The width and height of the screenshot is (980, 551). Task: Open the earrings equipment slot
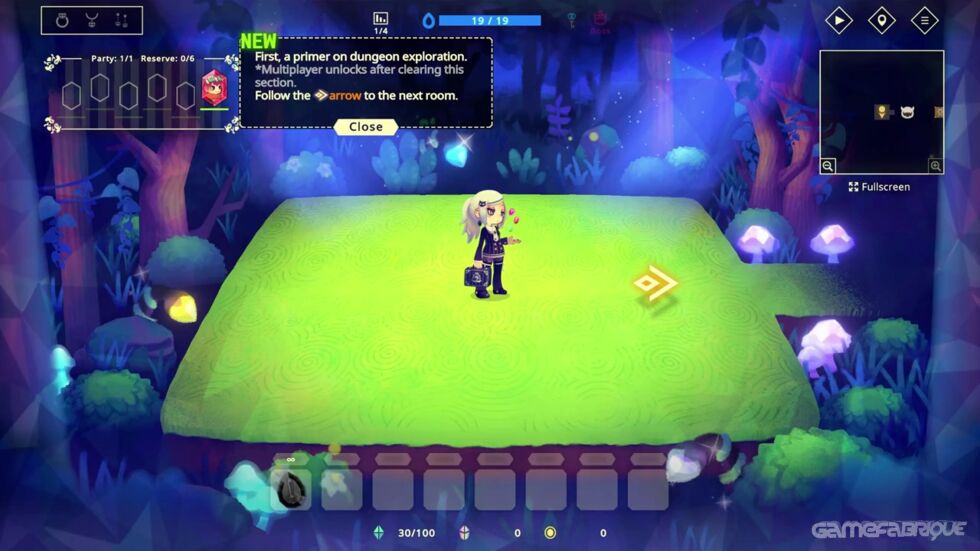[121, 20]
